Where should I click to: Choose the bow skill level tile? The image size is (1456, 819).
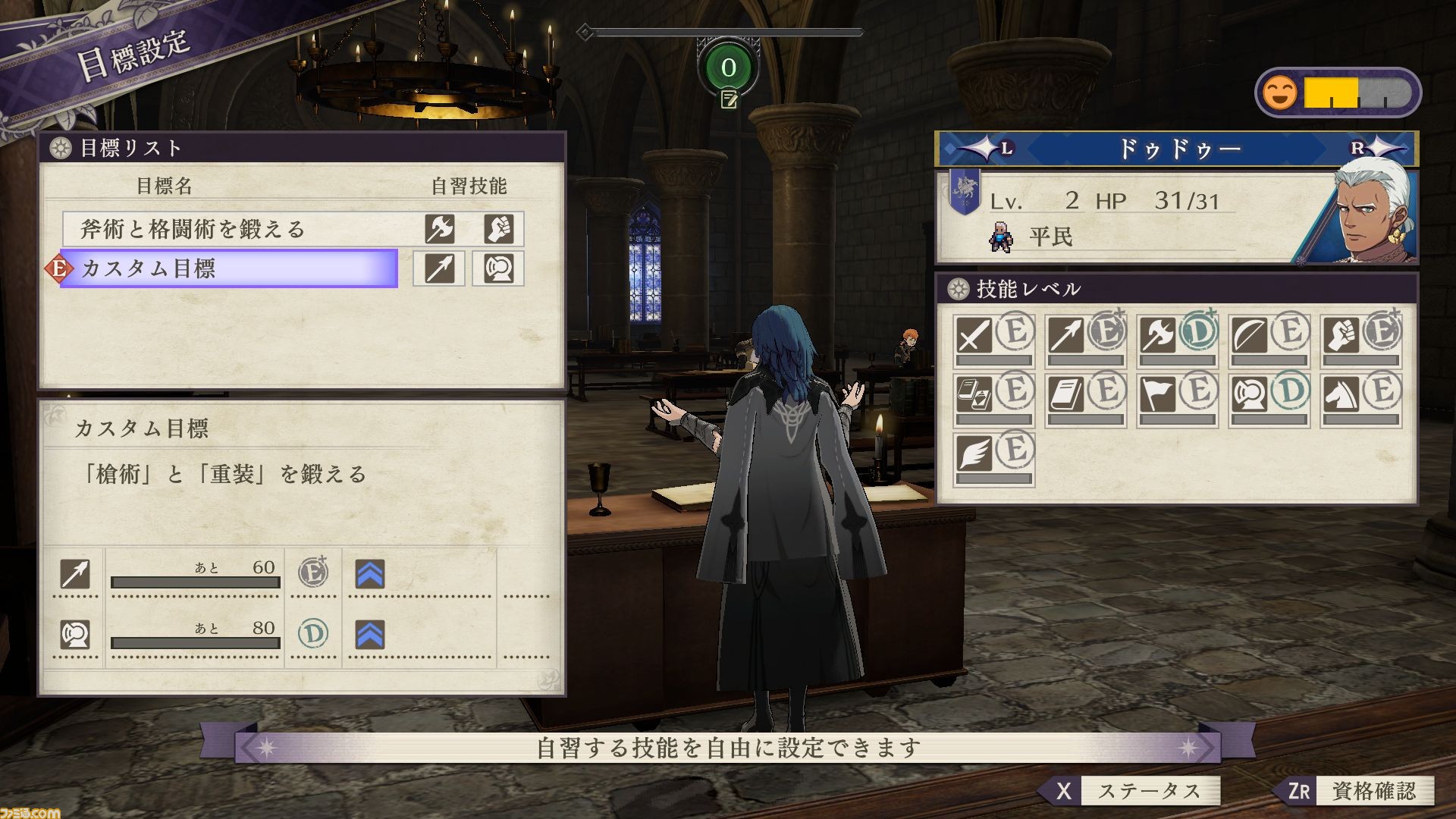pos(1269,340)
